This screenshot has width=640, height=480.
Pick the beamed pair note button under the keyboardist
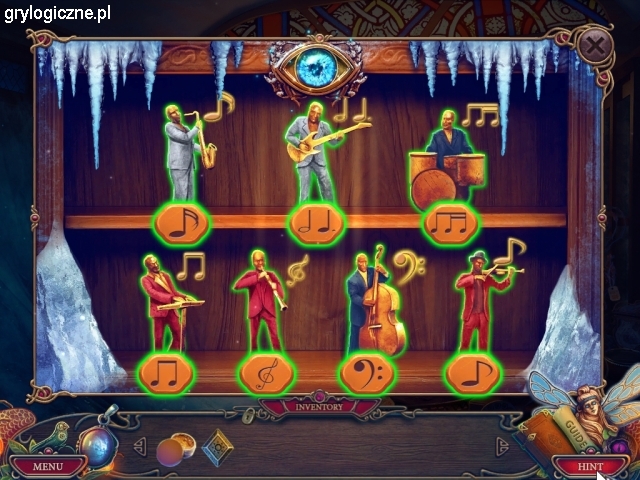[x=165, y=373]
